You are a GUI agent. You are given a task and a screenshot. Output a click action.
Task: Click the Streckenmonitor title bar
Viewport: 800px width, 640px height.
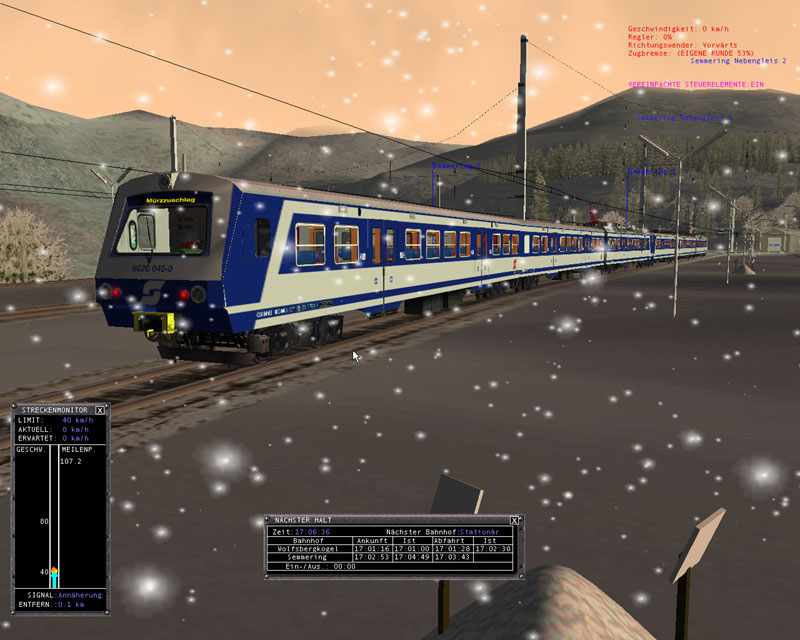[54, 410]
